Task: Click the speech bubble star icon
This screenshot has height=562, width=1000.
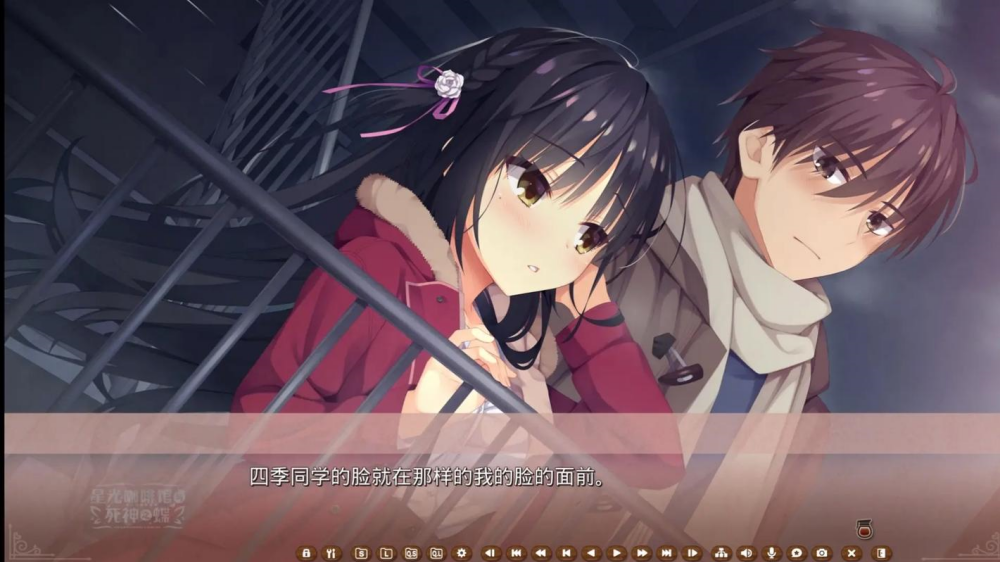Action: 796,552
